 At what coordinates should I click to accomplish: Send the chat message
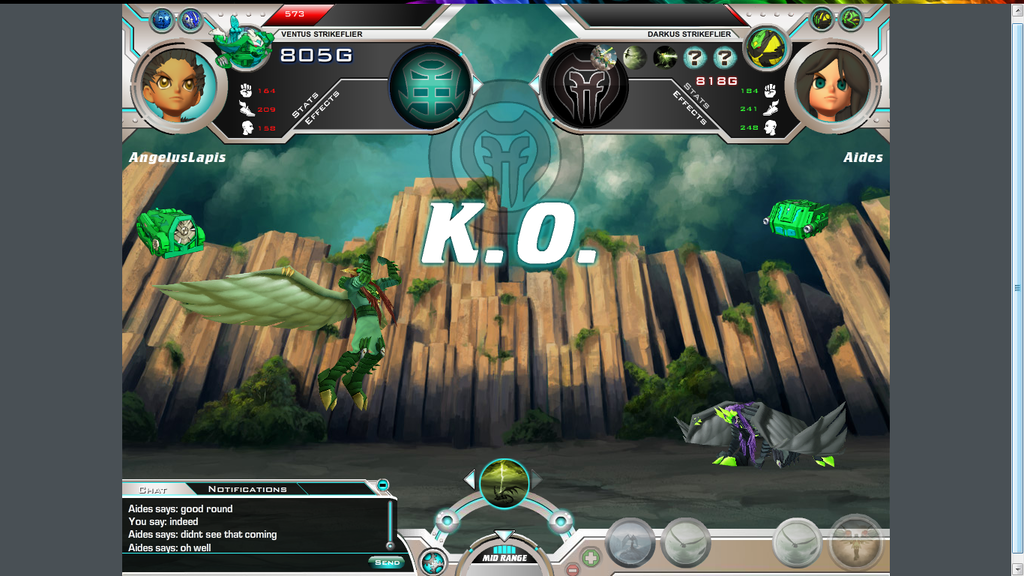[x=387, y=562]
